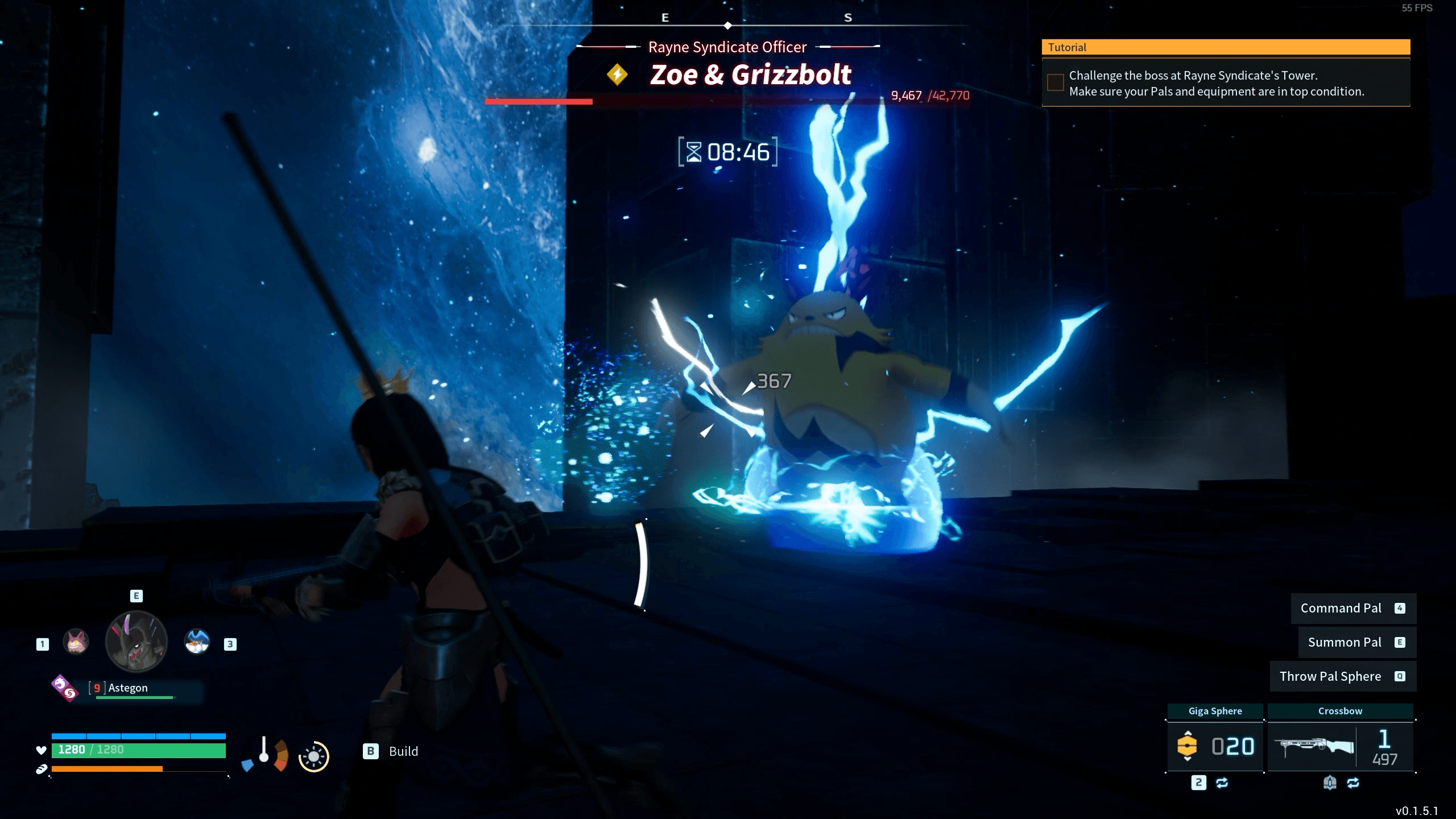
Task: Click the electric element icon beside boss name
Action: [x=617, y=75]
